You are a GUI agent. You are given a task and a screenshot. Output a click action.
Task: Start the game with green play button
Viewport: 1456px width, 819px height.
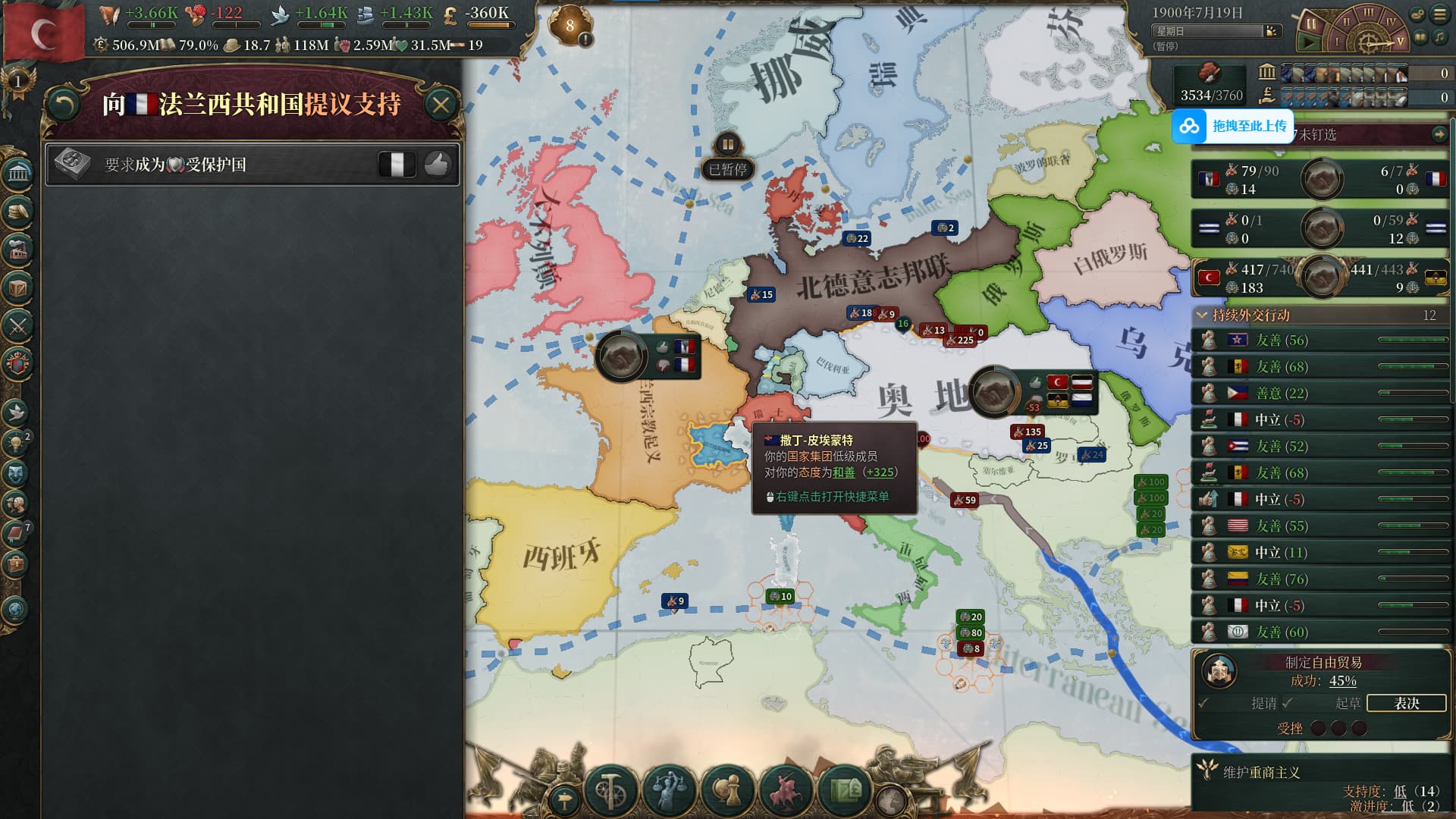(1309, 42)
